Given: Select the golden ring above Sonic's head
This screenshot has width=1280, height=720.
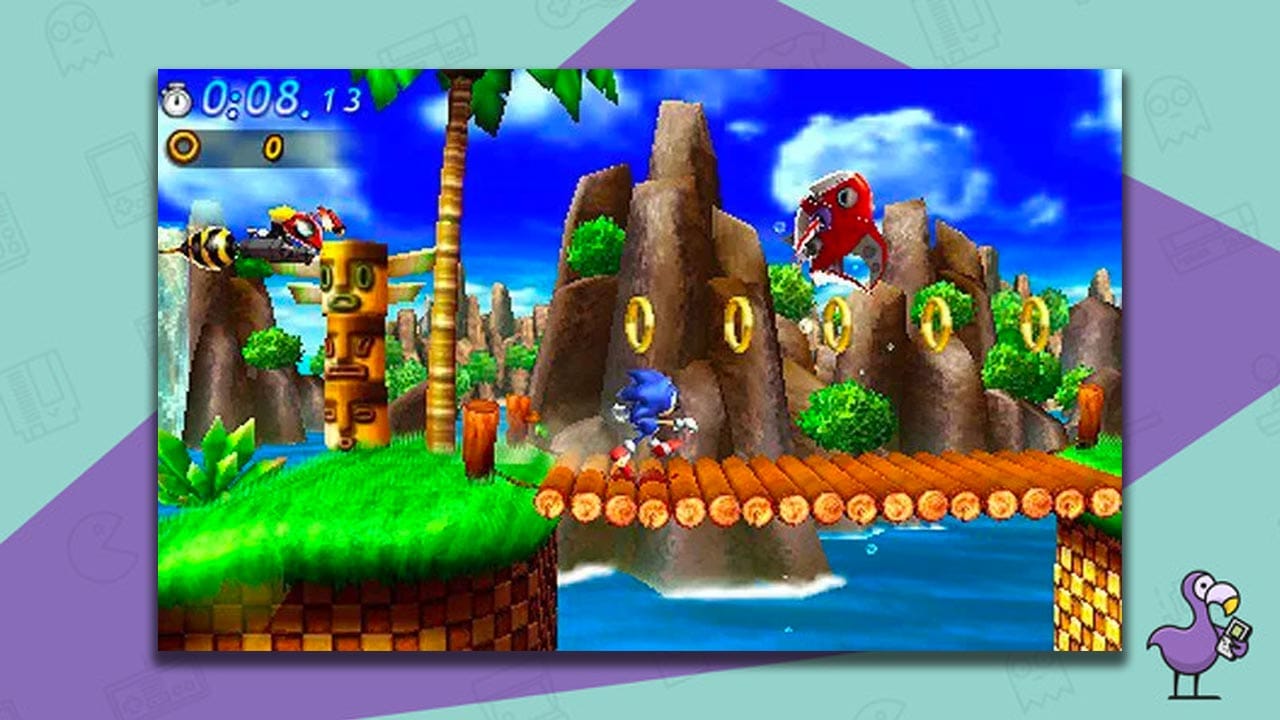Looking at the screenshot, I should coord(640,325).
